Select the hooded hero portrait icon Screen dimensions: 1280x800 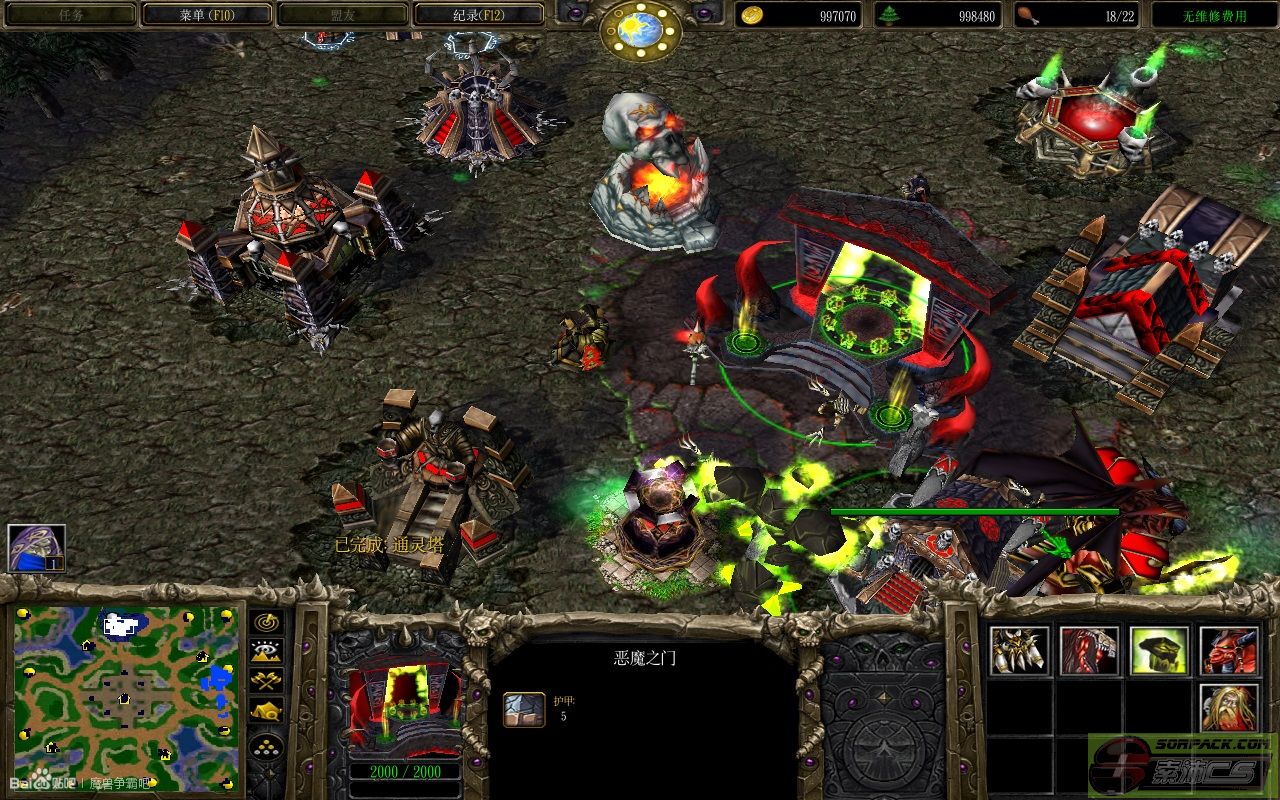tap(36, 548)
